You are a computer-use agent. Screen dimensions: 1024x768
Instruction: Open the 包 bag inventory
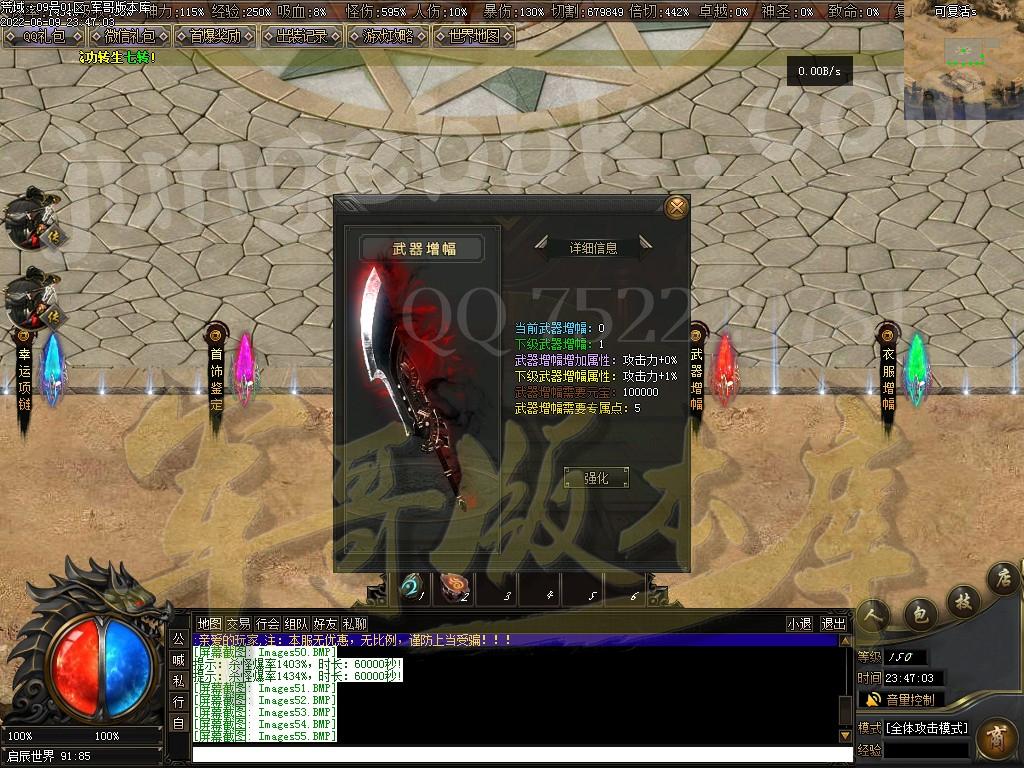(919, 612)
